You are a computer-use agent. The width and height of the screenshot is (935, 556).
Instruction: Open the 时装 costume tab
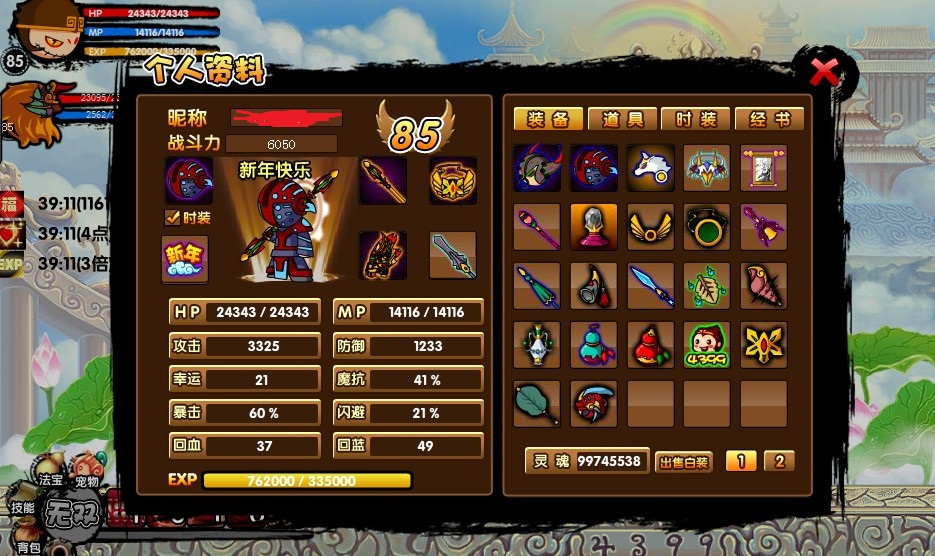click(x=696, y=119)
